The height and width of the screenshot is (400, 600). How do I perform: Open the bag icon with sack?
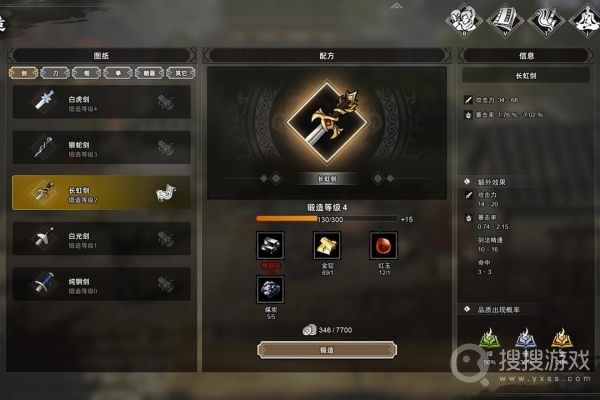tap(466, 17)
